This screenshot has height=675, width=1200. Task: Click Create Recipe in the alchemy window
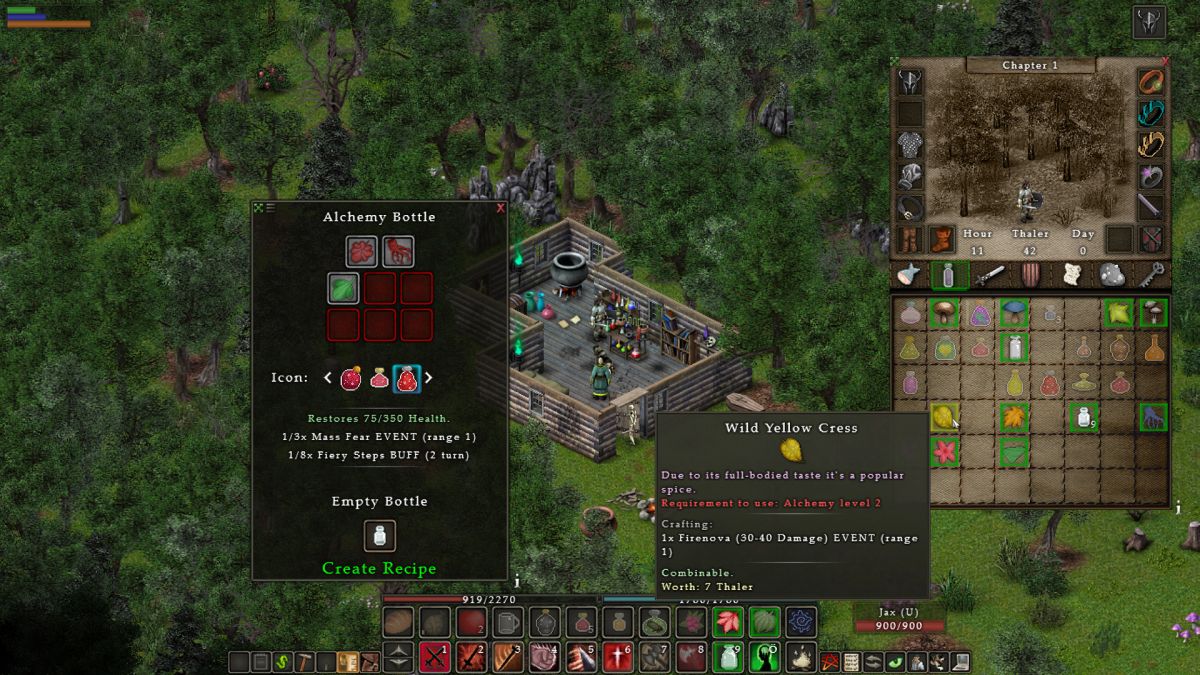click(379, 568)
